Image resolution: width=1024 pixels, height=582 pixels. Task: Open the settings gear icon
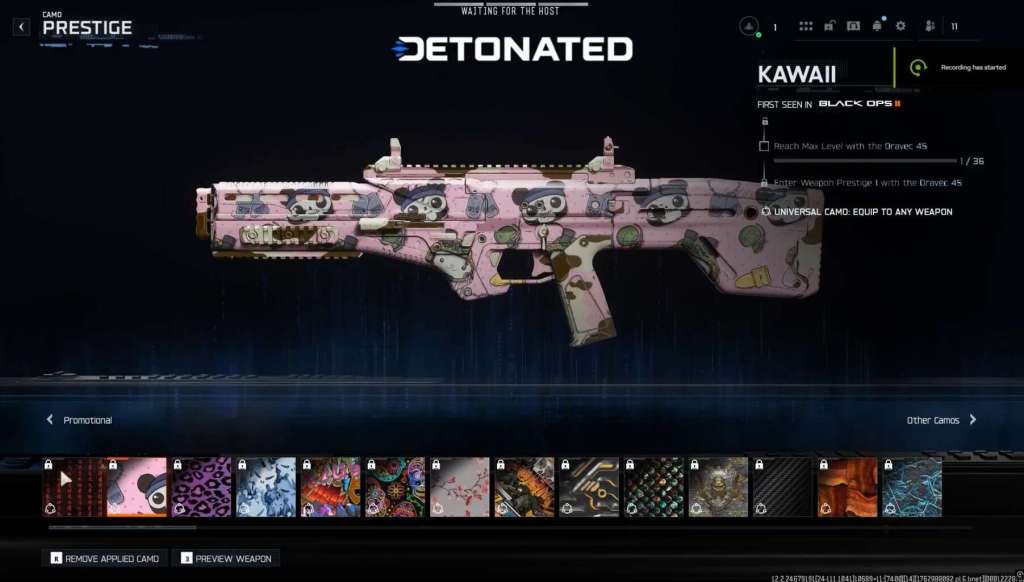click(900, 26)
